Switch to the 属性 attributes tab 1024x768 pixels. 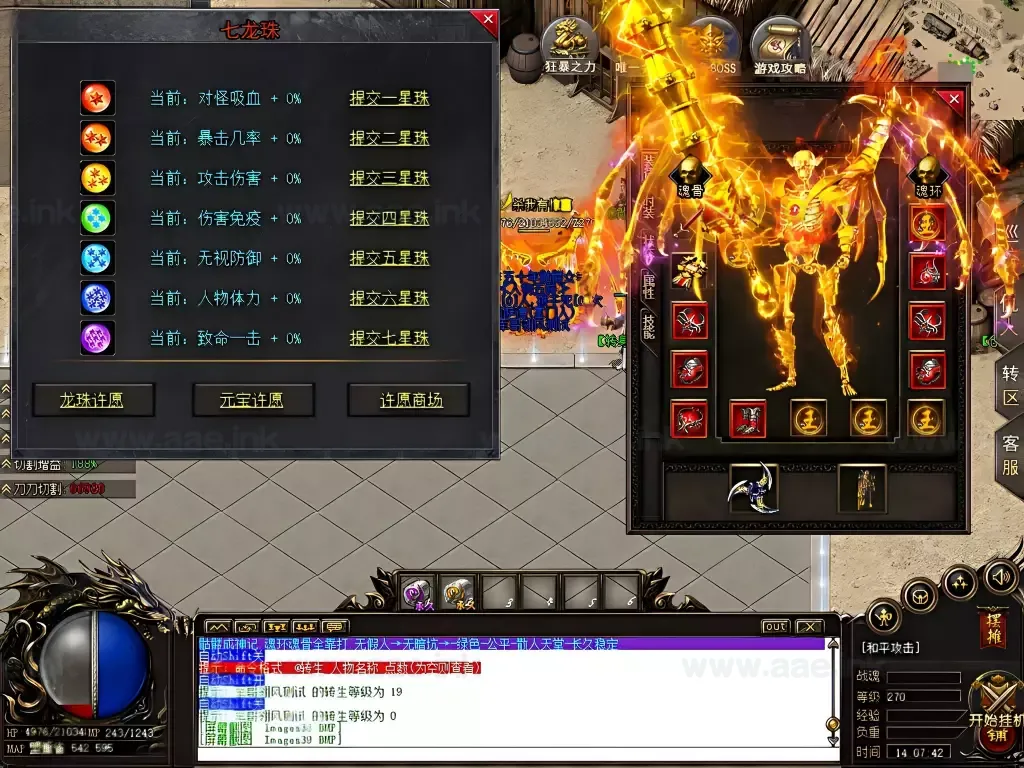648,287
